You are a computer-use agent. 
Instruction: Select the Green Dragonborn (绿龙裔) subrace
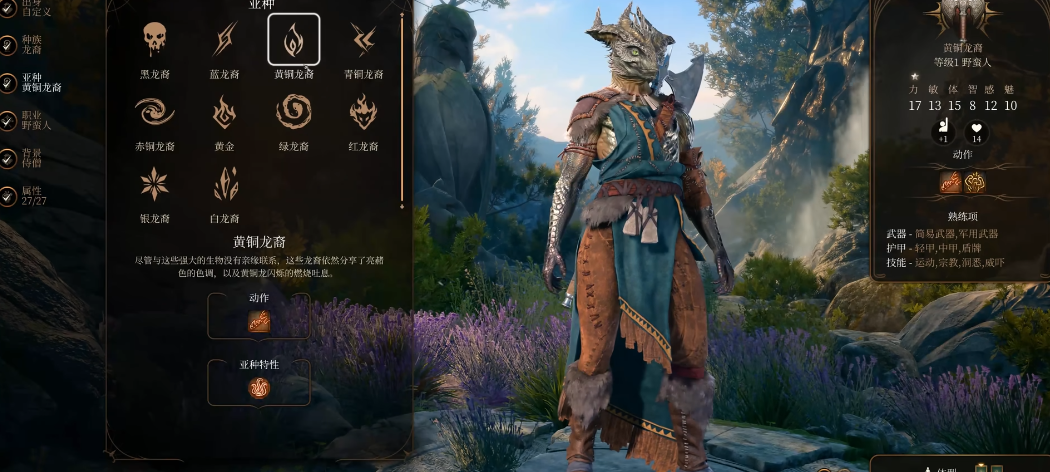[294, 112]
